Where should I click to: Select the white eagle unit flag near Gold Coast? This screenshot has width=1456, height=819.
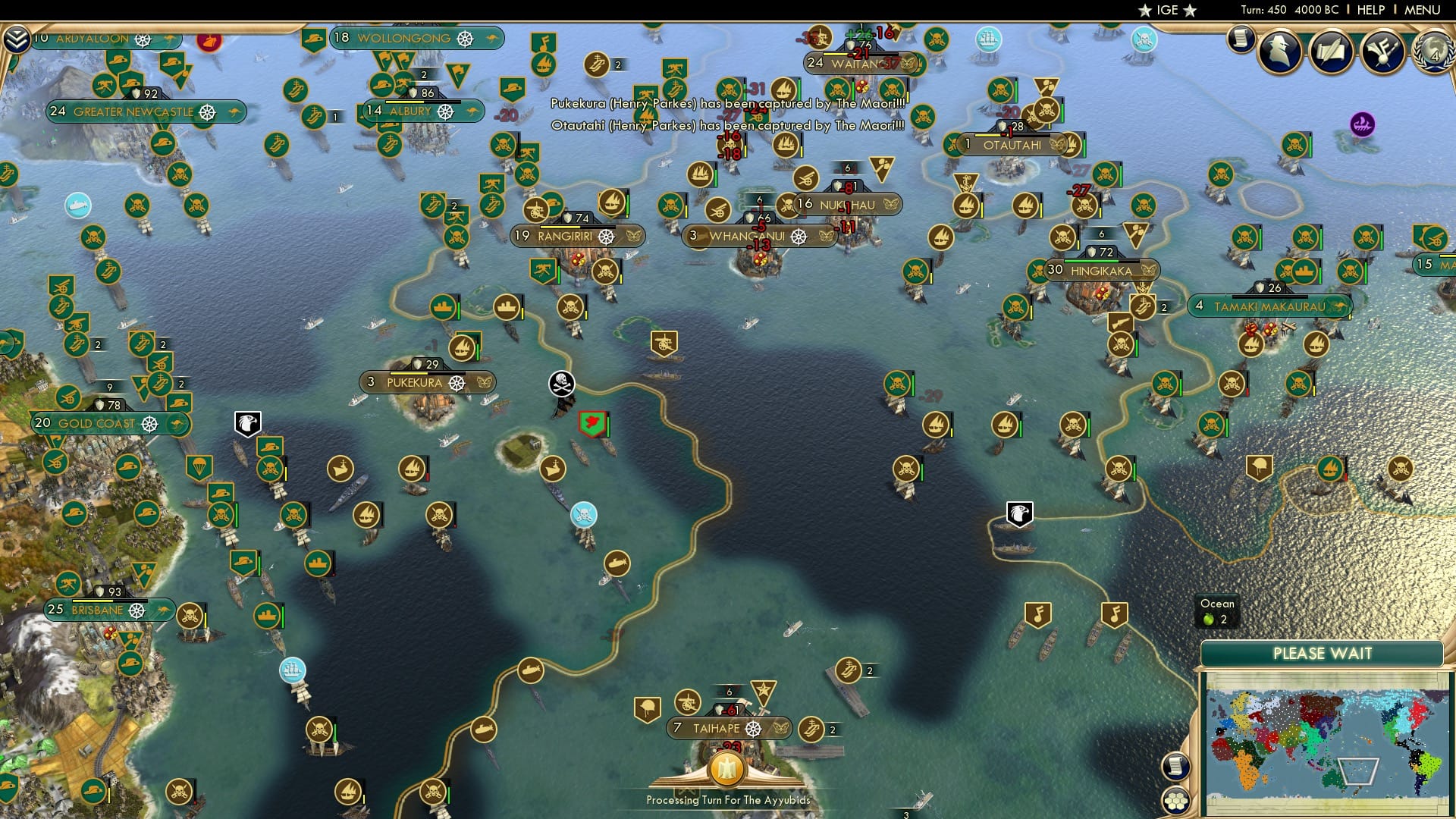pos(249,421)
